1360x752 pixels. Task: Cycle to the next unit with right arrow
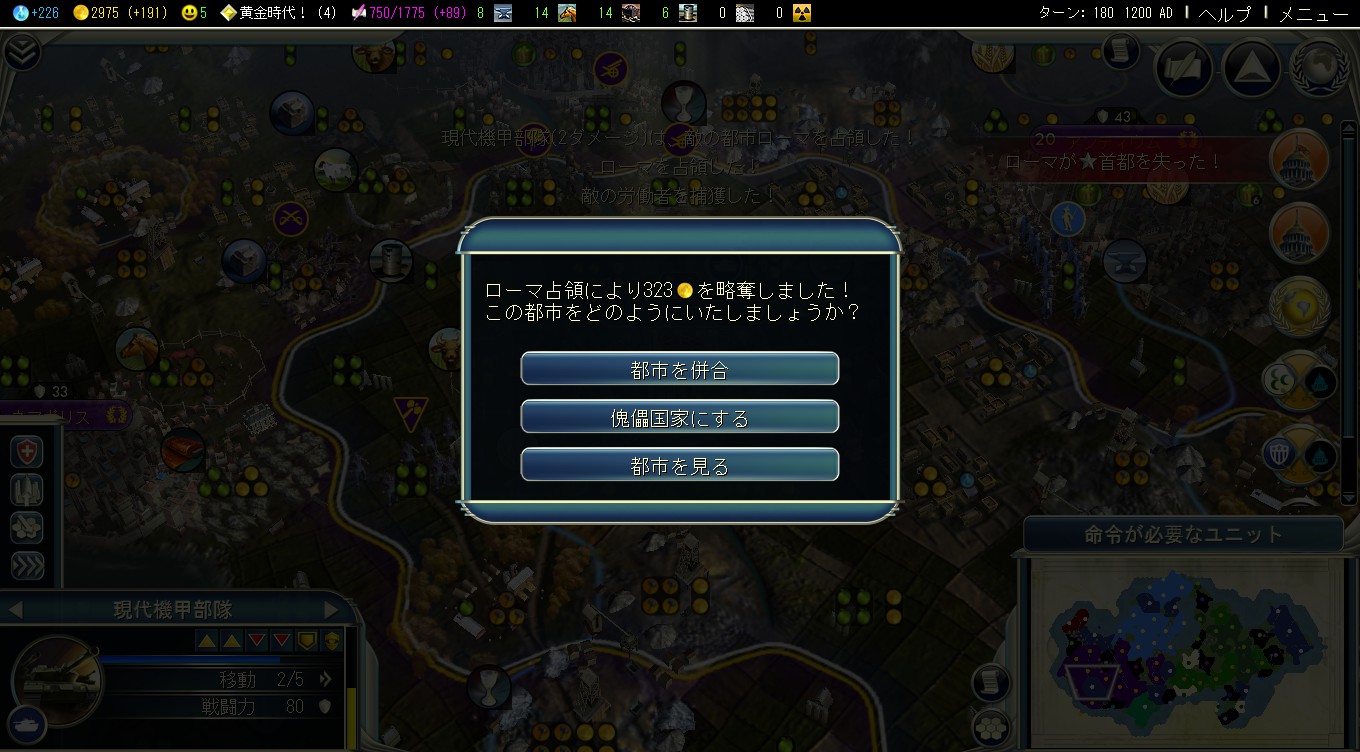click(x=331, y=609)
